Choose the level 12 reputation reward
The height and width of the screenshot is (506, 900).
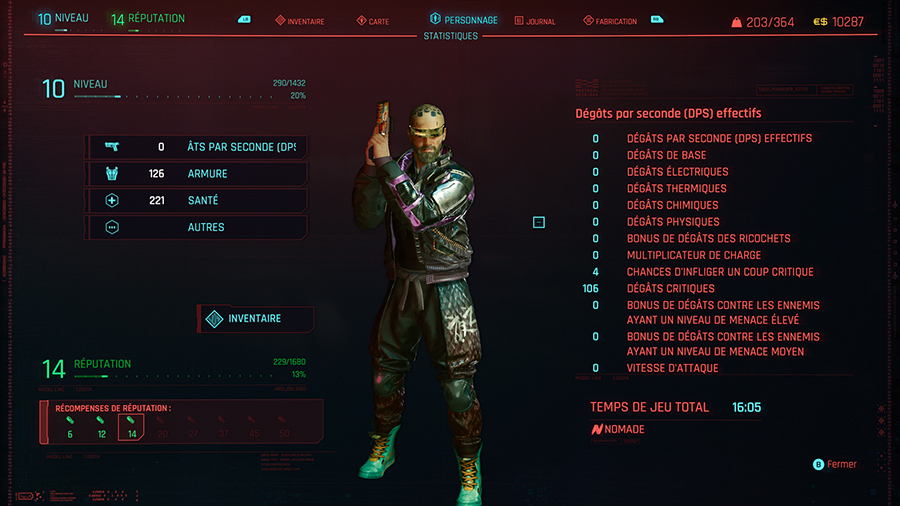pyautogui.click(x=101, y=427)
